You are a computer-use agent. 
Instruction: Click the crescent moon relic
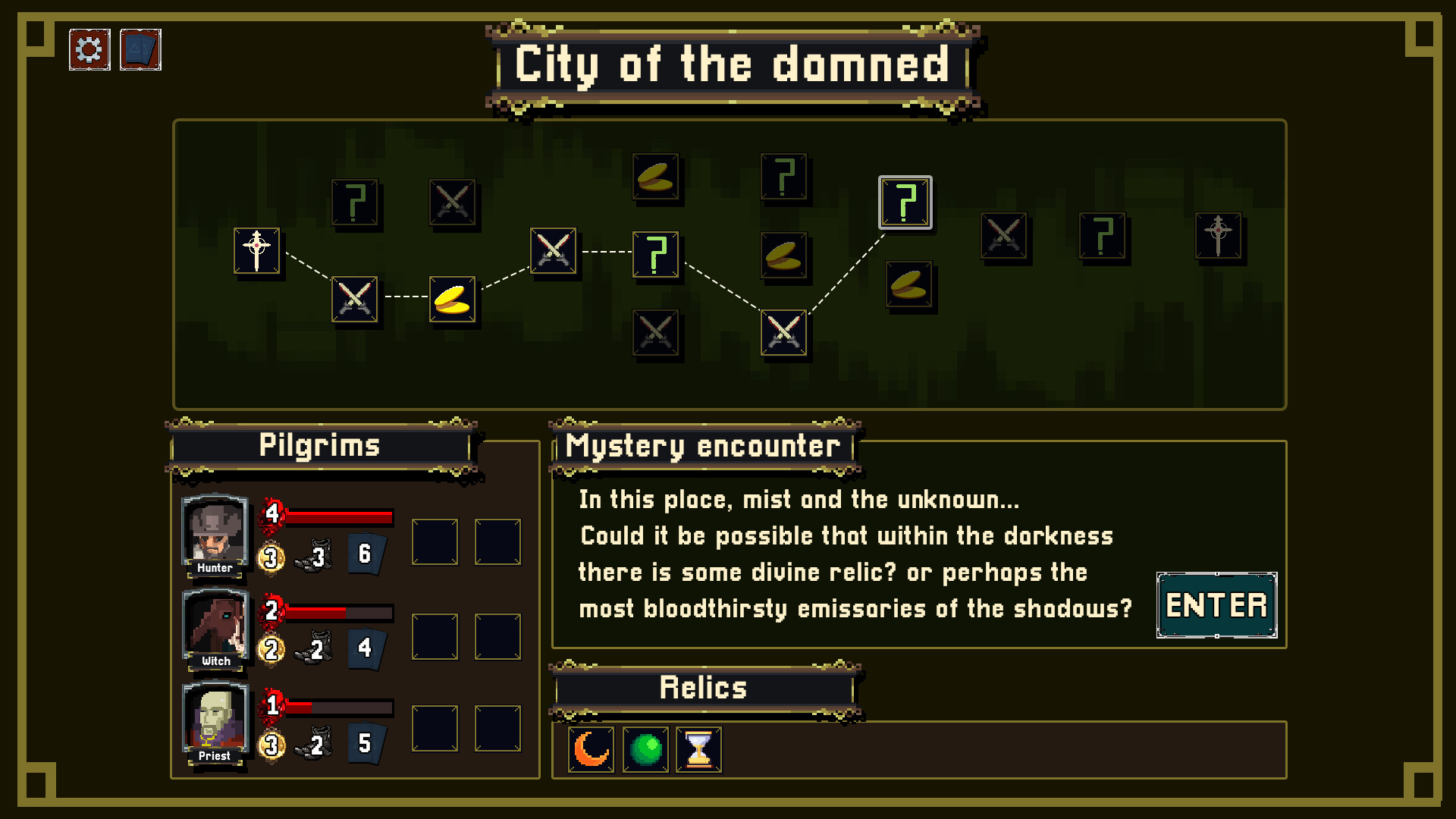(x=590, y=750)
